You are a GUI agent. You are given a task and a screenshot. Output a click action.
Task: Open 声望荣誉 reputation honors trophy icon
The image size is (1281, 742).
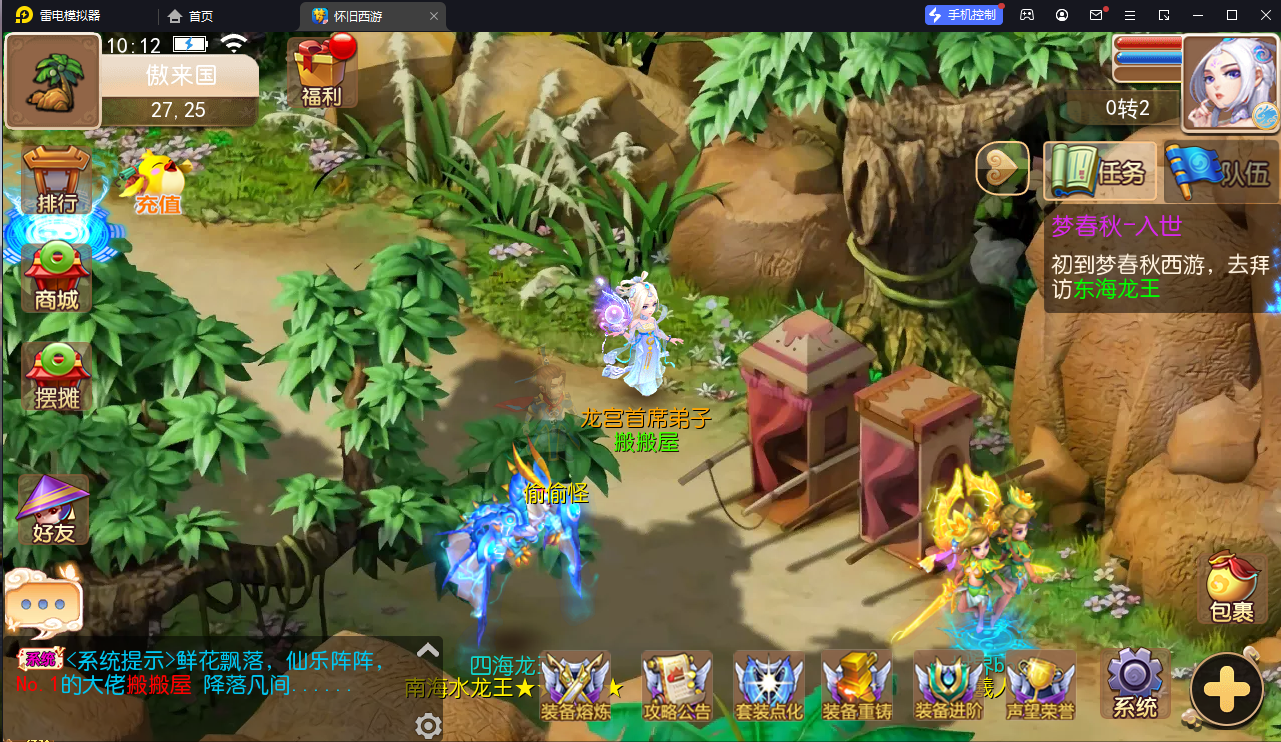point(1040,685)
